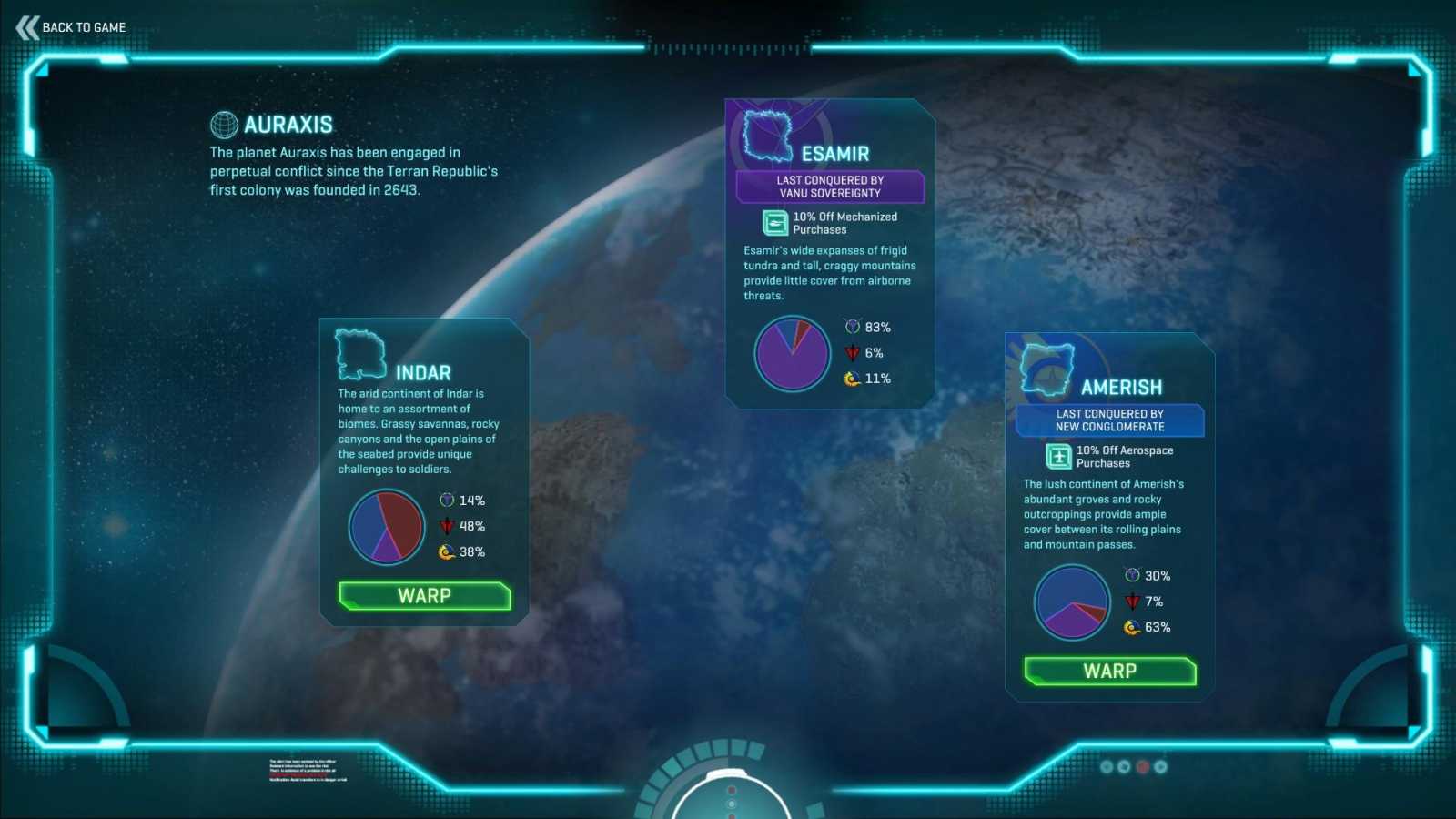Click the Aerospace Purchases discount icon on Amerish card

coord(1057,456)
